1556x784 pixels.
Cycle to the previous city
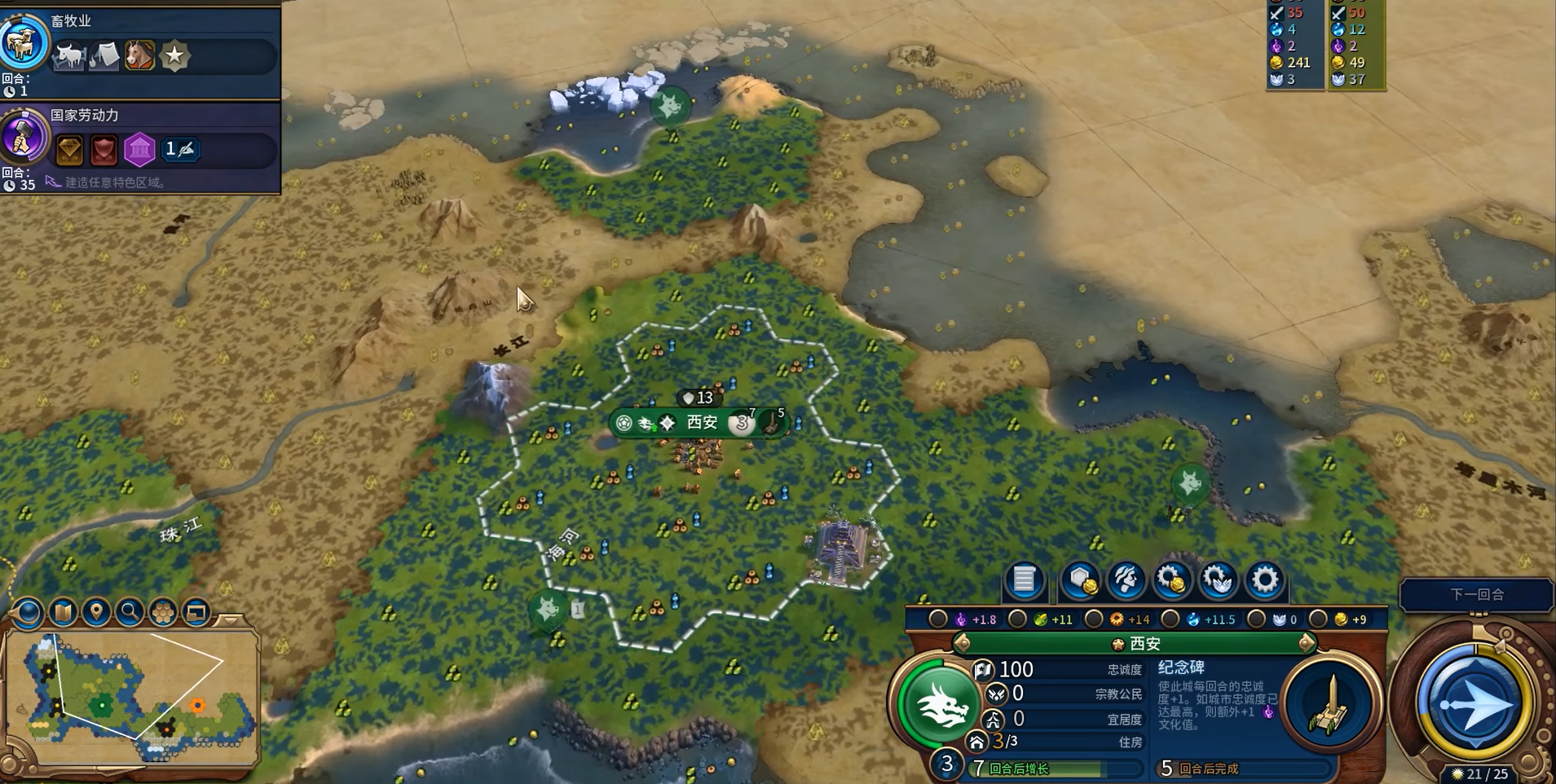tap(963, 644)
